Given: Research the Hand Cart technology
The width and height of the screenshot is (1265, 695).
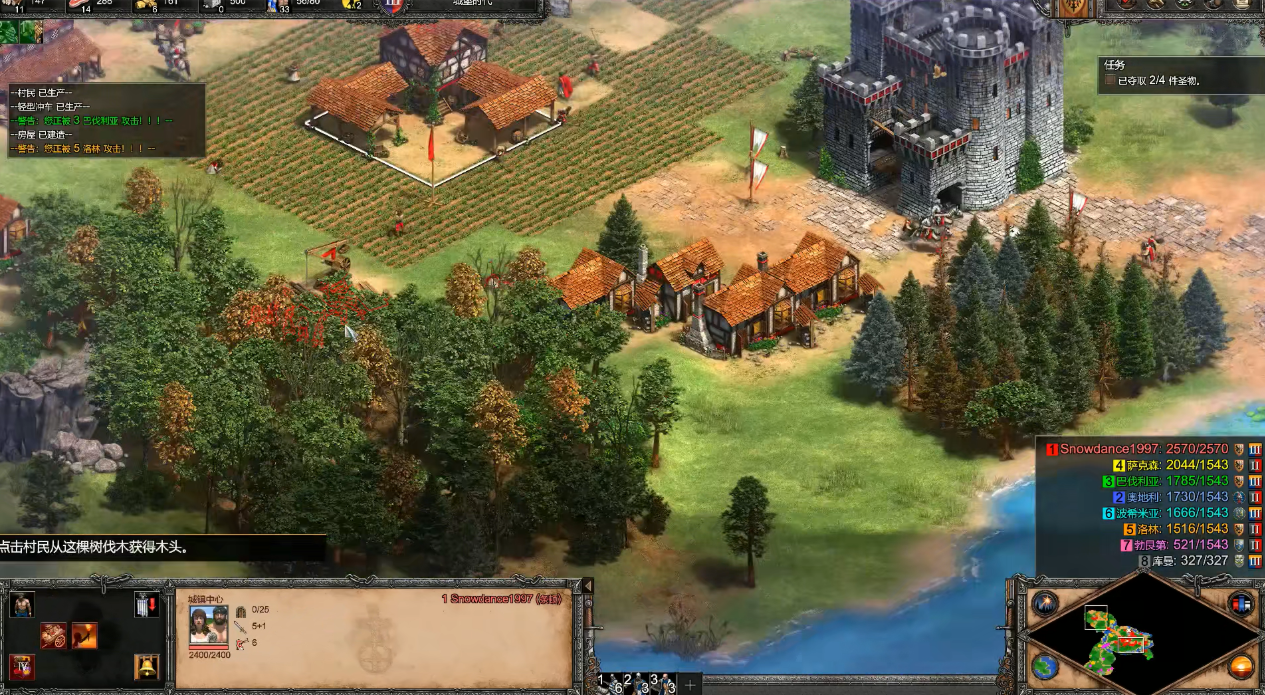Looking at the screenshot, I should 53,636.
